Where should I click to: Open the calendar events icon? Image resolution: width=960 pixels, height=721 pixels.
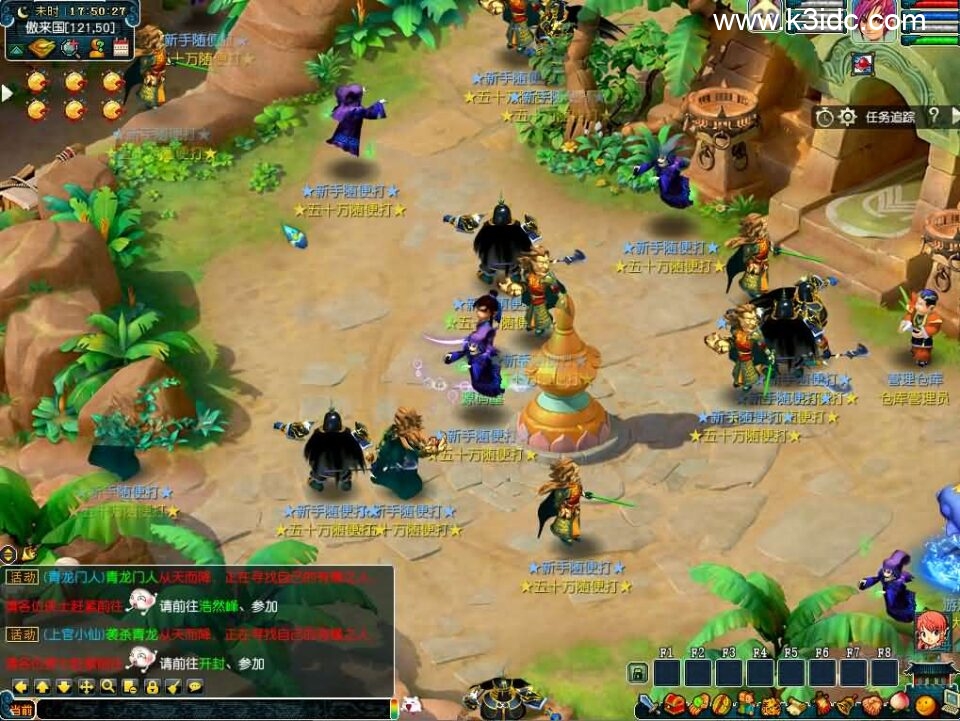point(122,47)
